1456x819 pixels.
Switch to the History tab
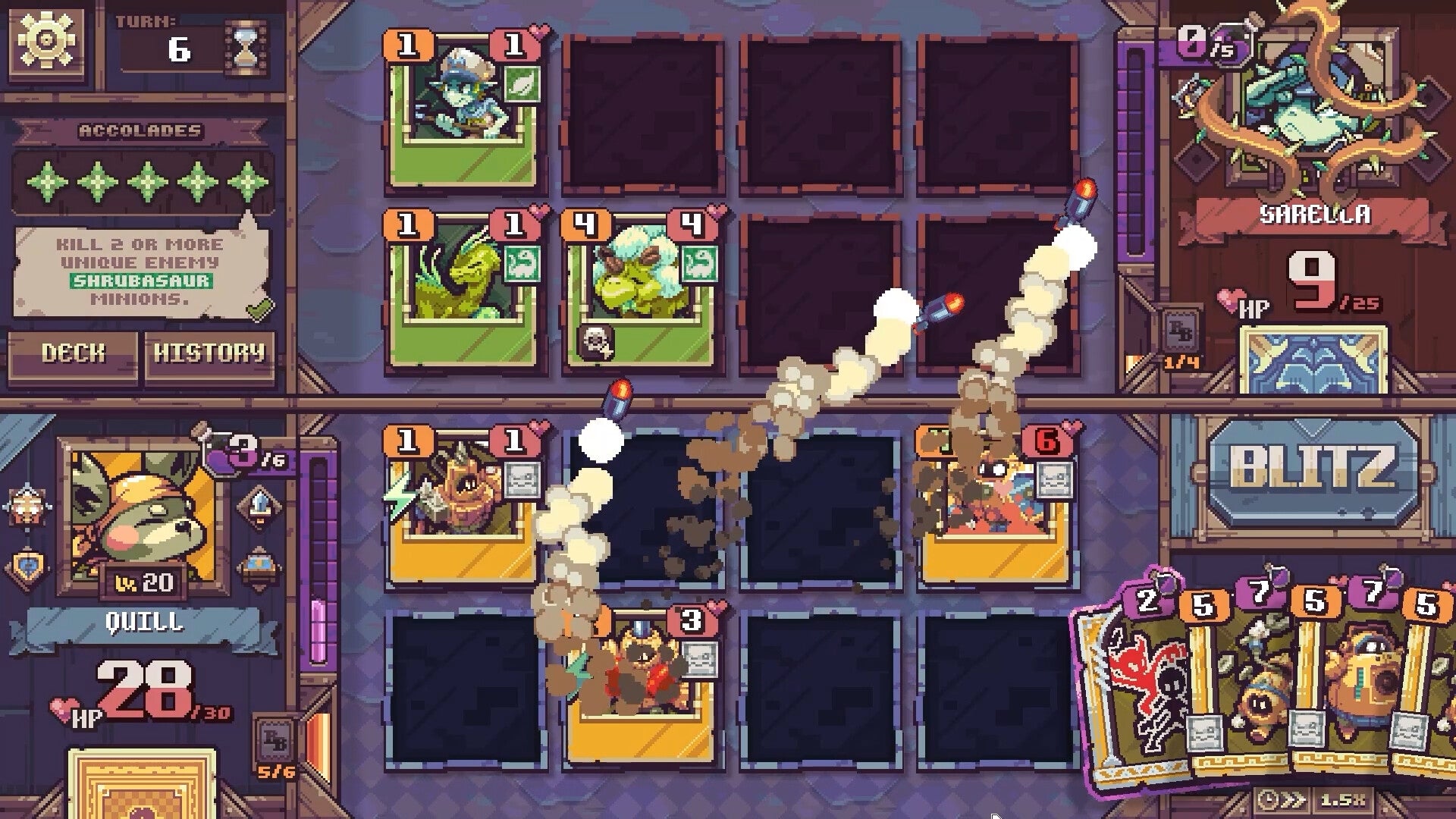(210, 353)
